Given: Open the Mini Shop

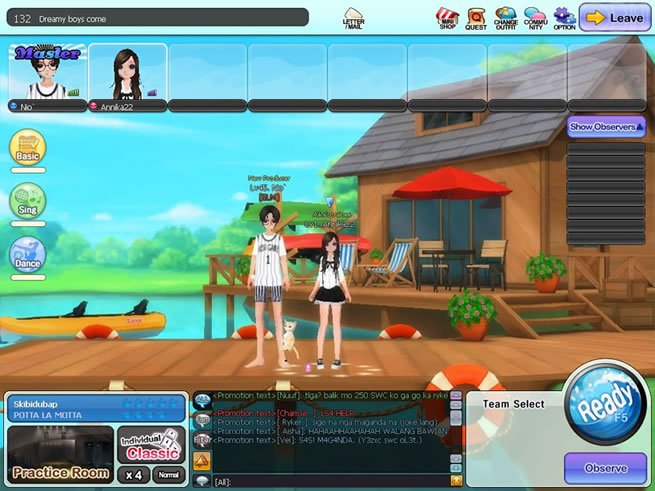Looking at the screenshot, I should (x=448, y=17).
